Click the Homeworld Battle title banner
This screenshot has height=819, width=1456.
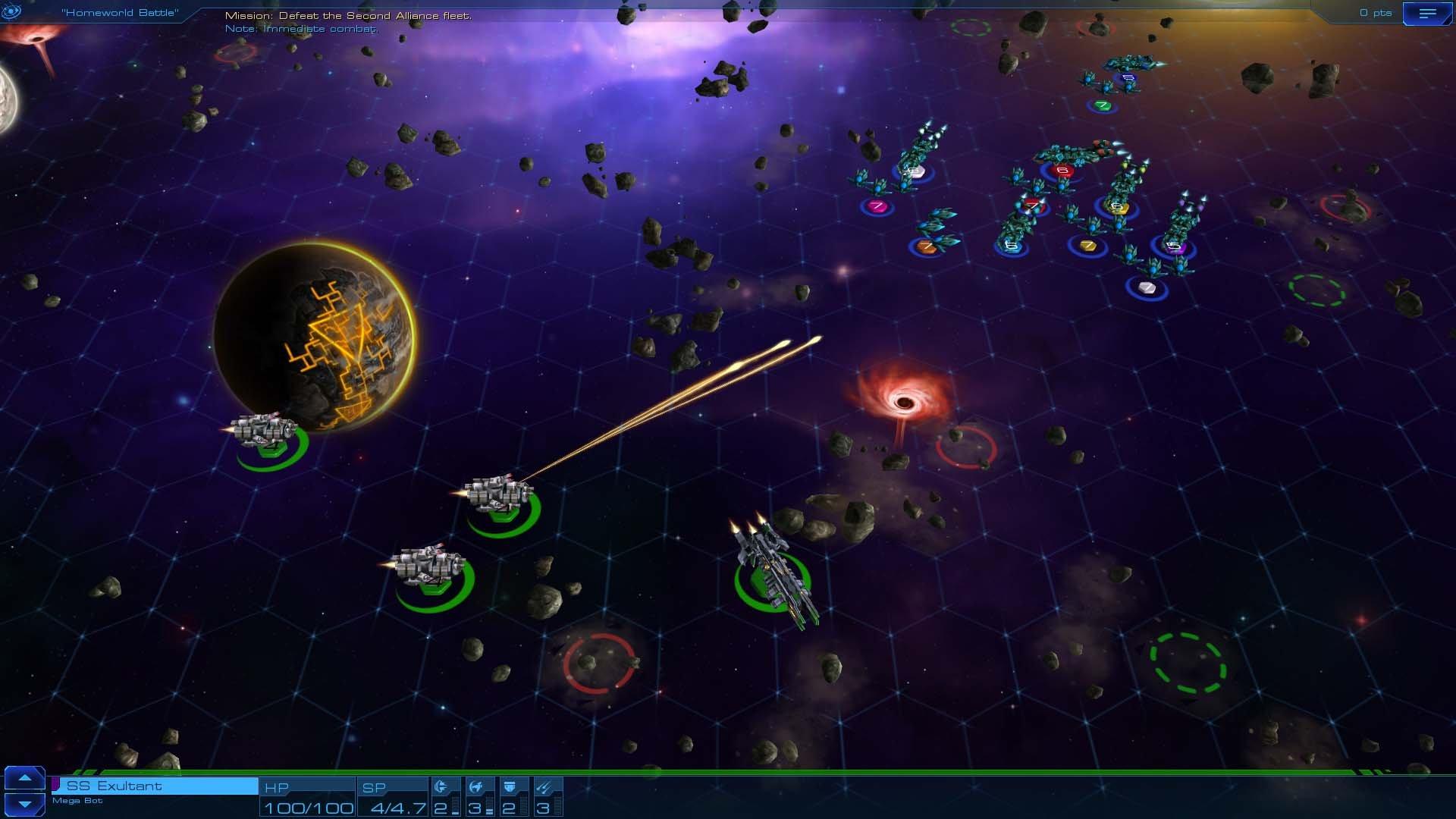(x=121, y=12)
